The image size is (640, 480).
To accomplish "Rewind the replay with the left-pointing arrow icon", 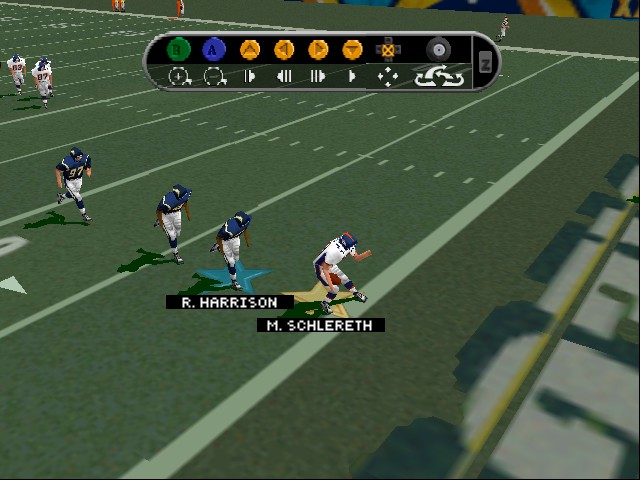I will click(283, 76).
